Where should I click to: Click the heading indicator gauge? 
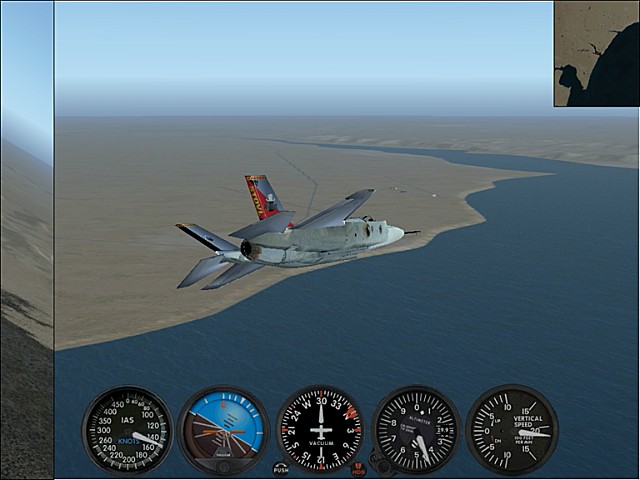point(320,430)
